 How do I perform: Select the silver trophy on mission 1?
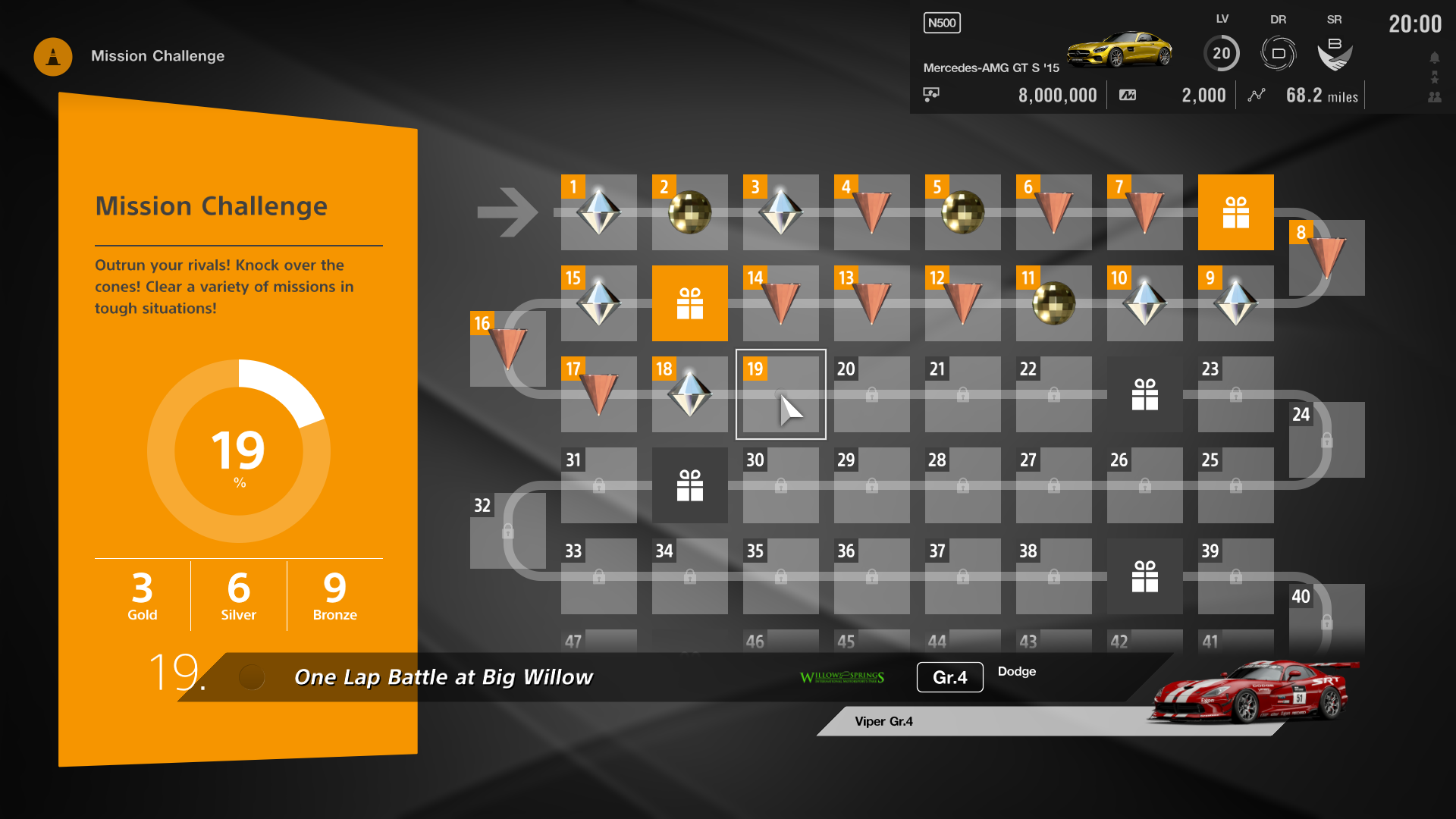point(598,213)
